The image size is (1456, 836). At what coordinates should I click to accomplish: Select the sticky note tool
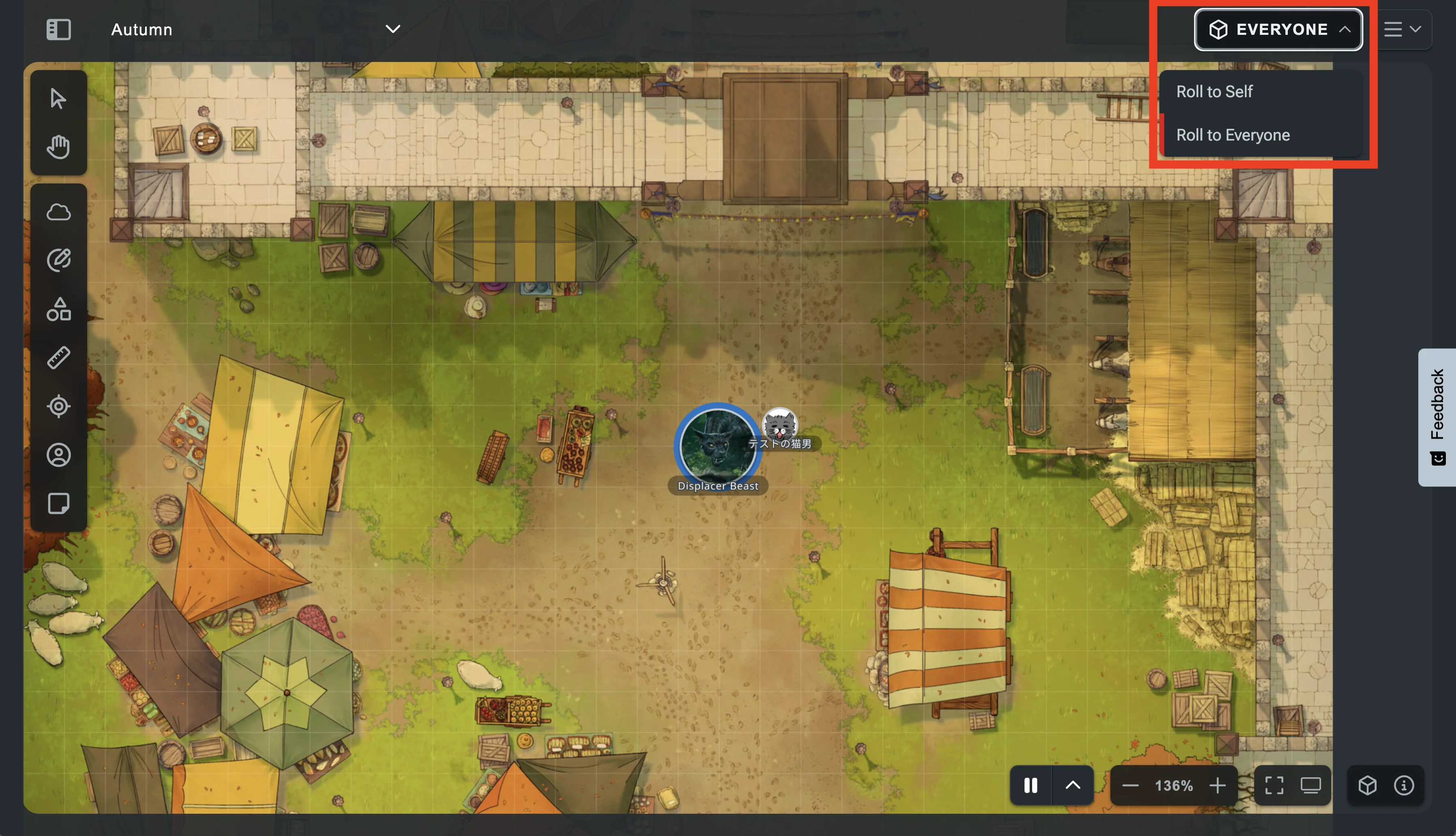click(58, 503)
